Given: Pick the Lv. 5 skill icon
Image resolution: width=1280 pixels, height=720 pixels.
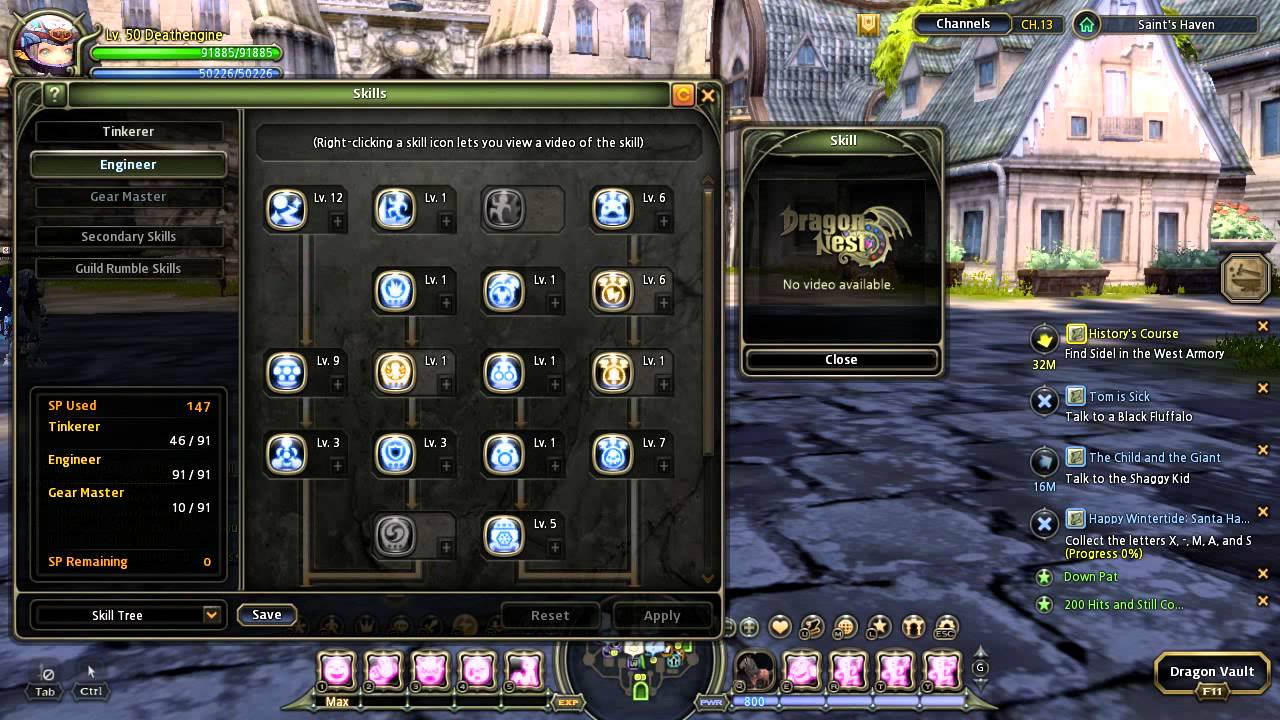Looking at the screenshot, I should 504,535.
